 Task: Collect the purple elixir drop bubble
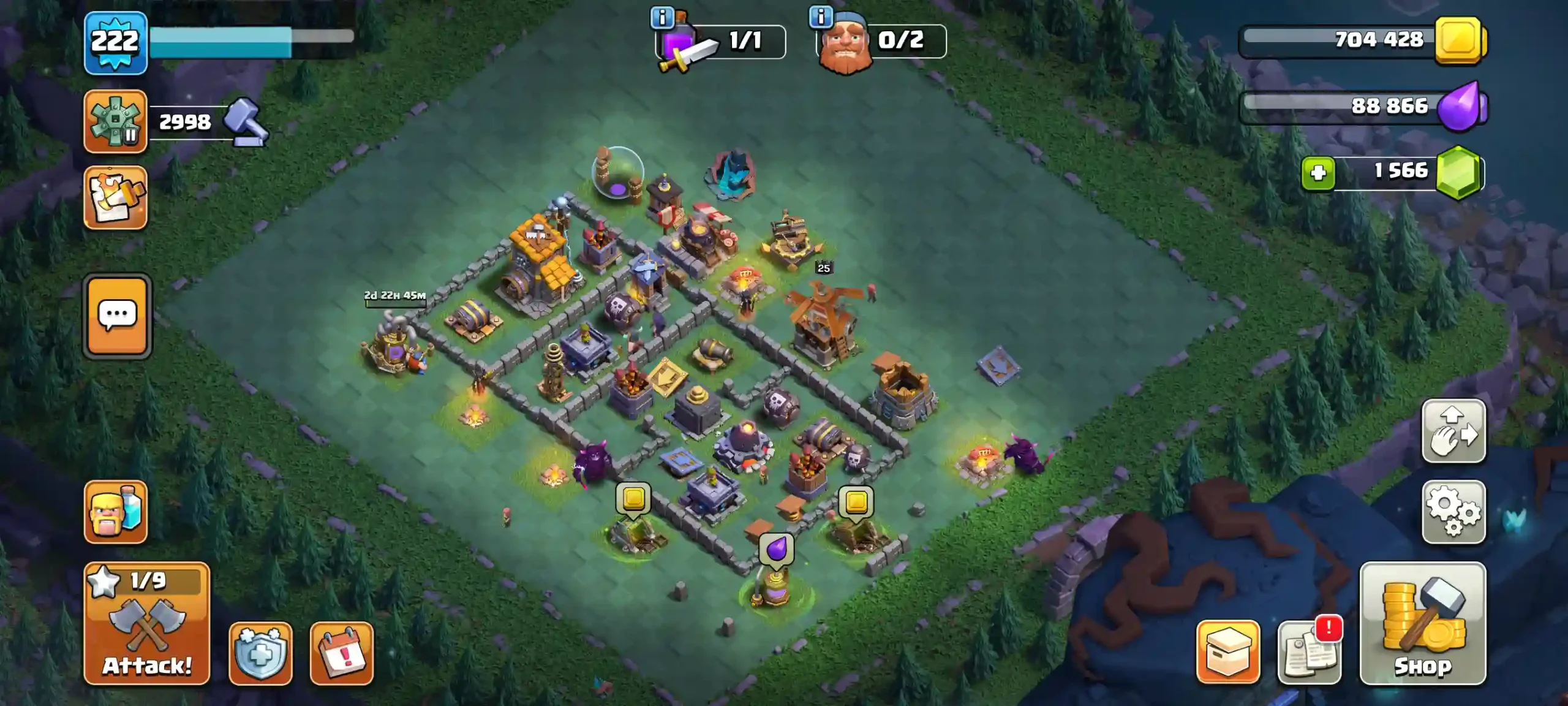coord(777,548)
